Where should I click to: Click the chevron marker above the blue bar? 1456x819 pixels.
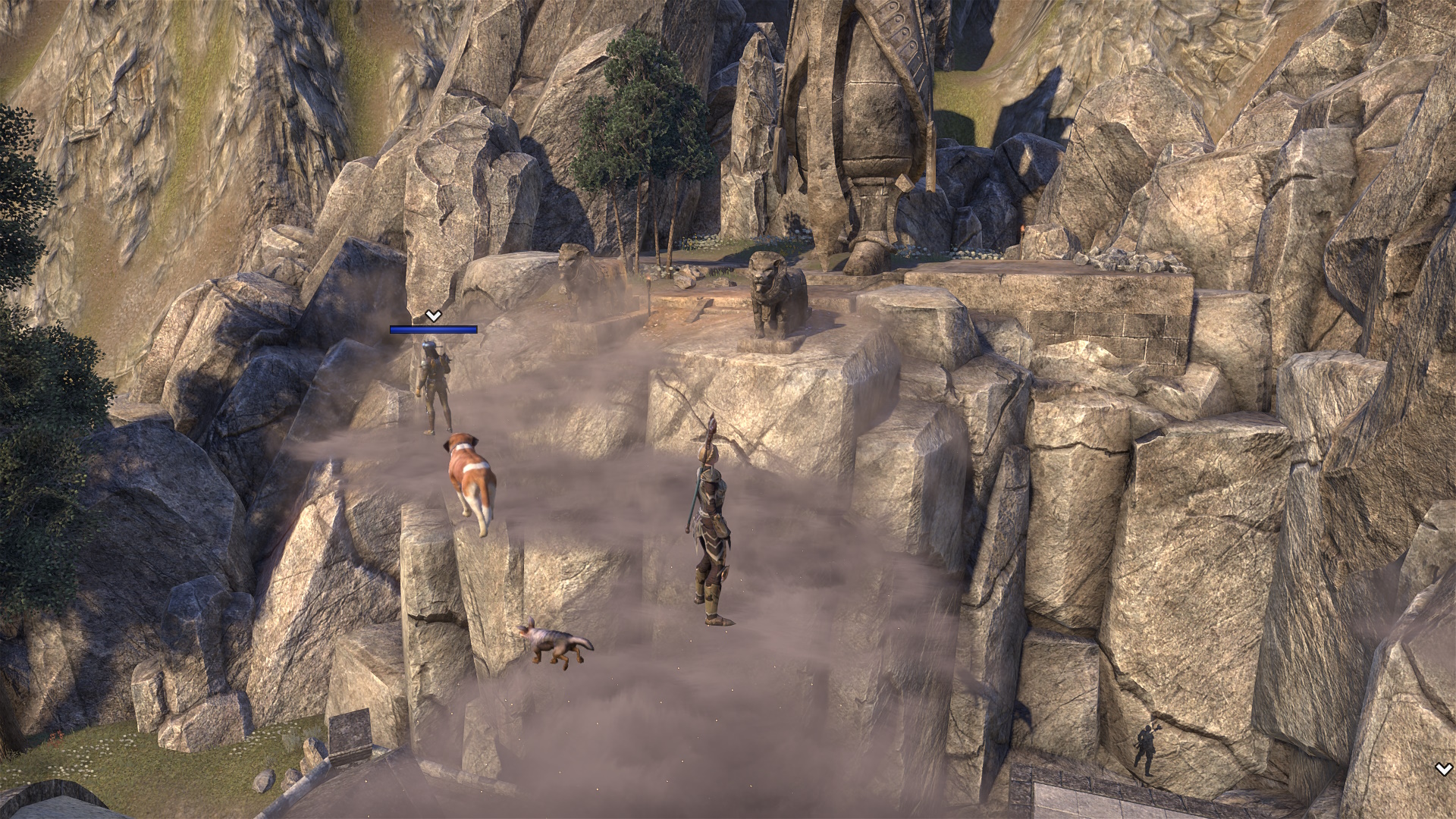[433, 315]
